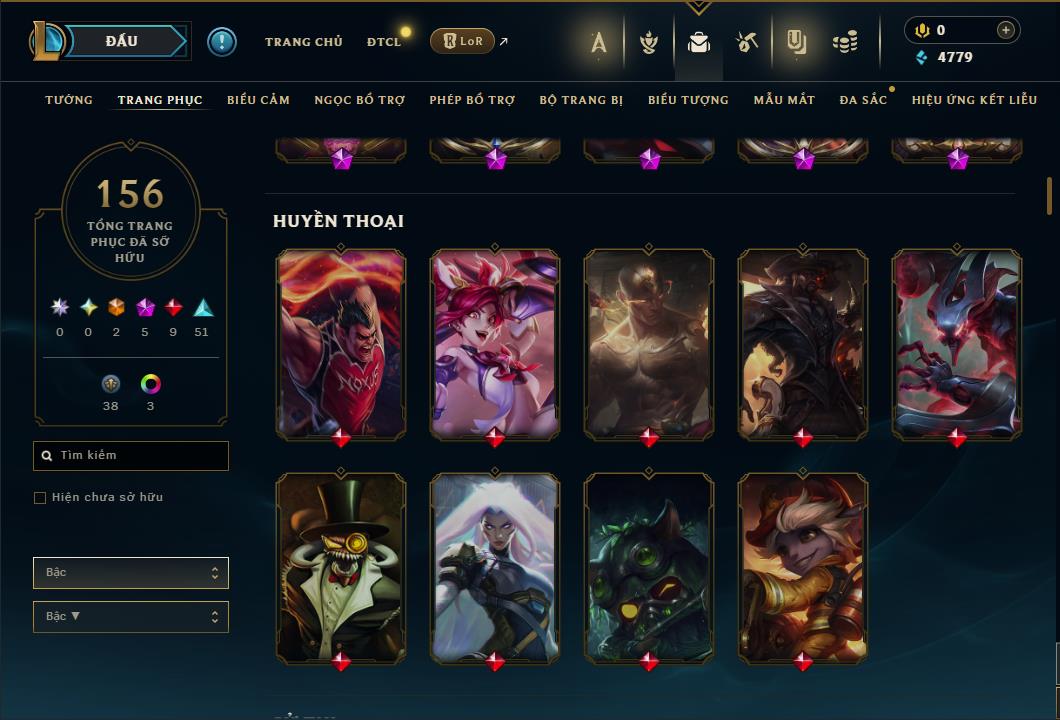Switch to the TƯỚNG tab
1060x720 pixels.
pyautogui.click(x=69, y=100)
